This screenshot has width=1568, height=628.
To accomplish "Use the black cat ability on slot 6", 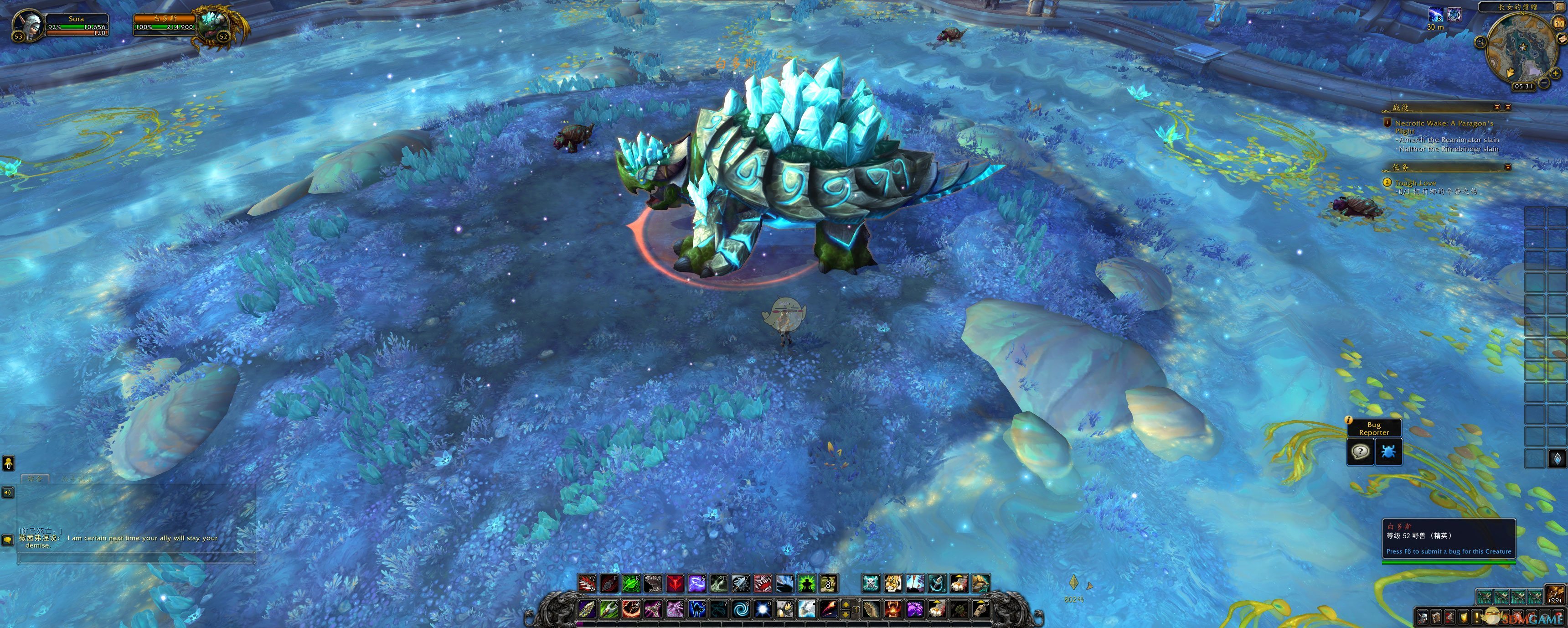I will click(x=697, y=608).
